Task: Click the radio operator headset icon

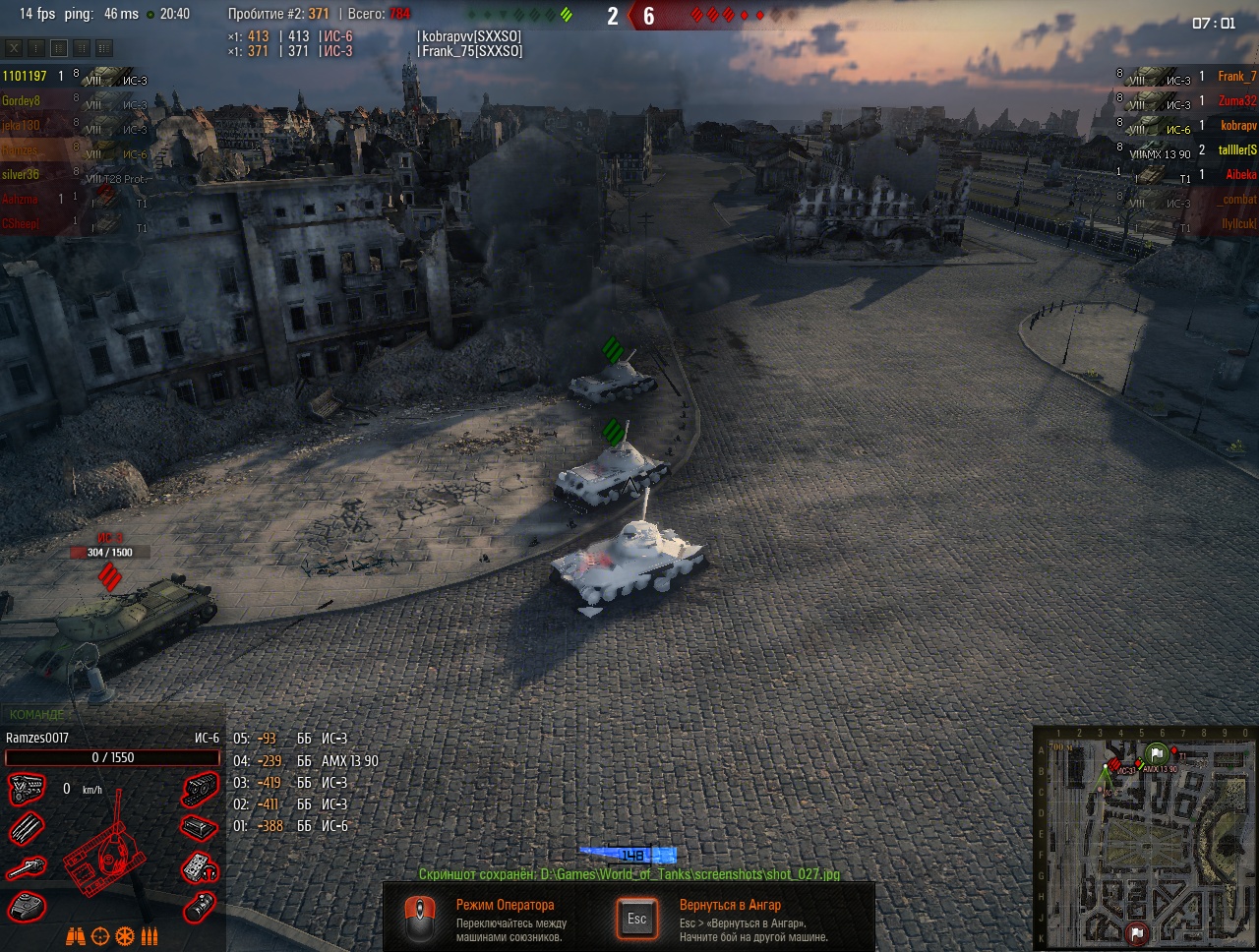Action: tap(201, 867)
